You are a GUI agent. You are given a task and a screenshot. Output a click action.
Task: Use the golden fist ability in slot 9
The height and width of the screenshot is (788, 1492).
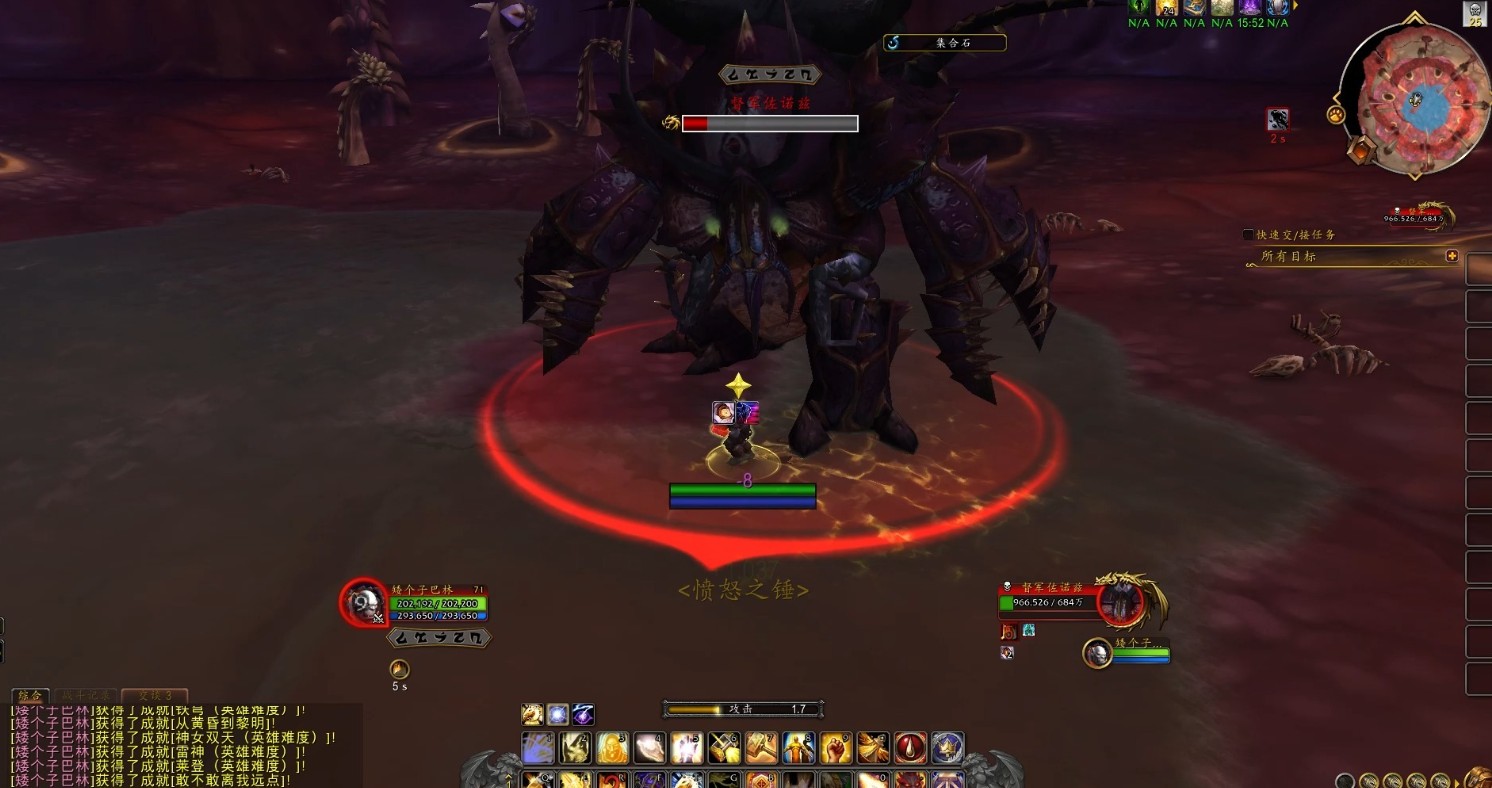click(x=835, y=748)
